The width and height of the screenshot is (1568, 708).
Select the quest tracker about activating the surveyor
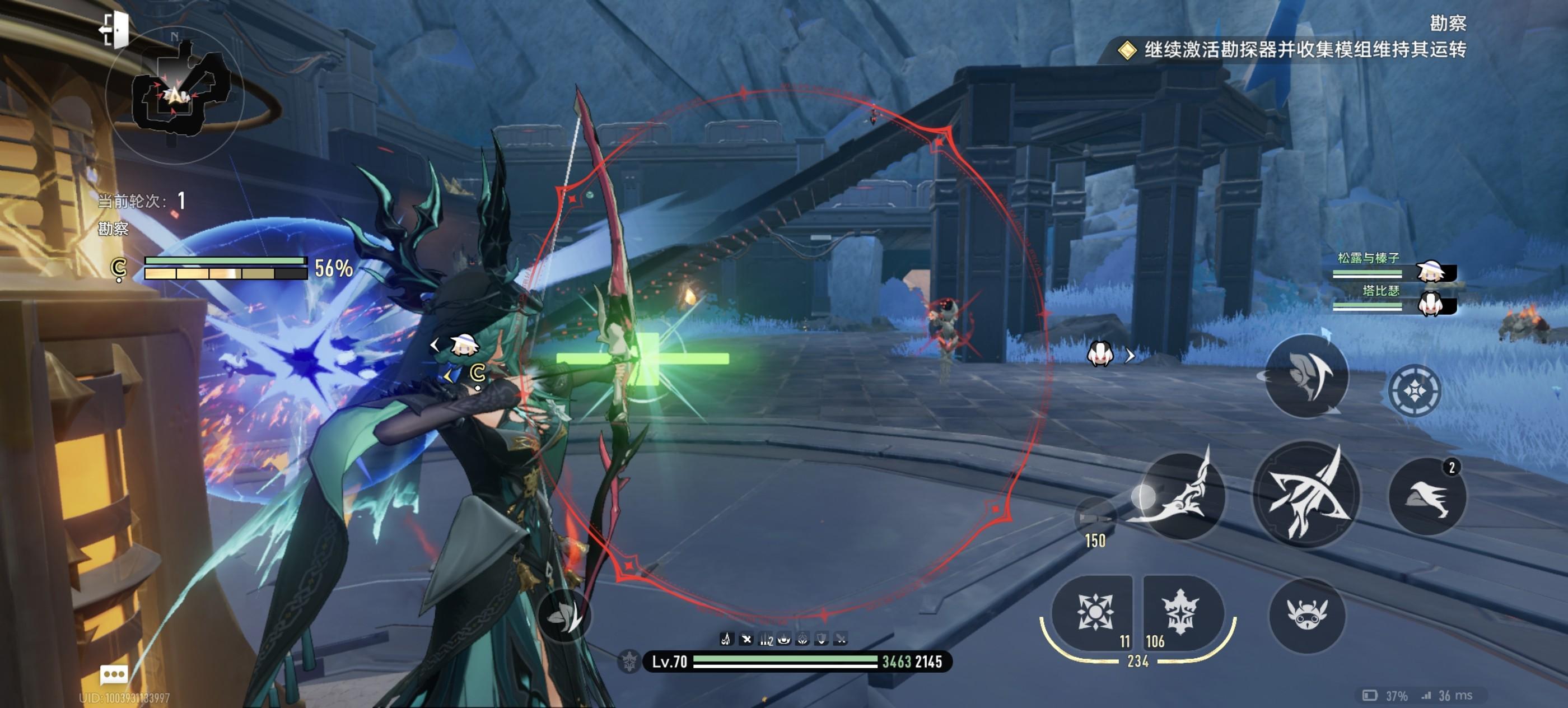pos(1304,50)
